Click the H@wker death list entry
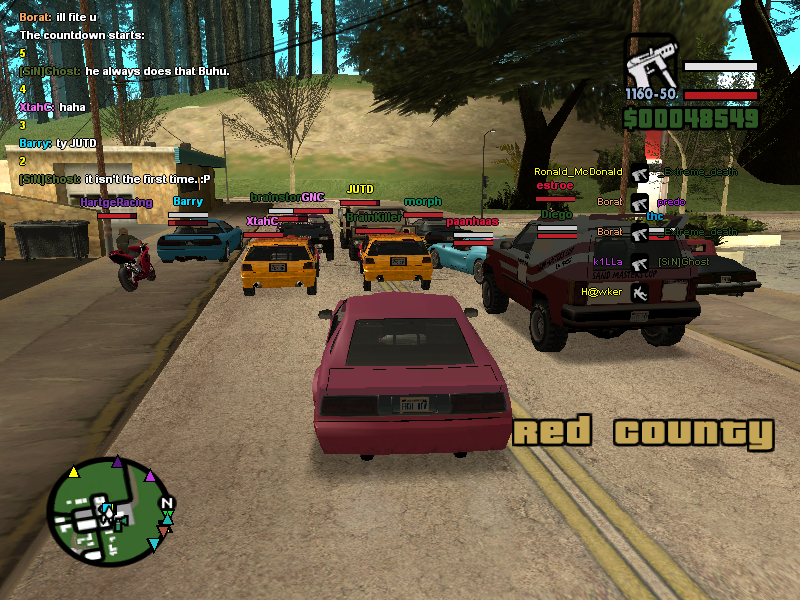800x600 pixels. 602,292
